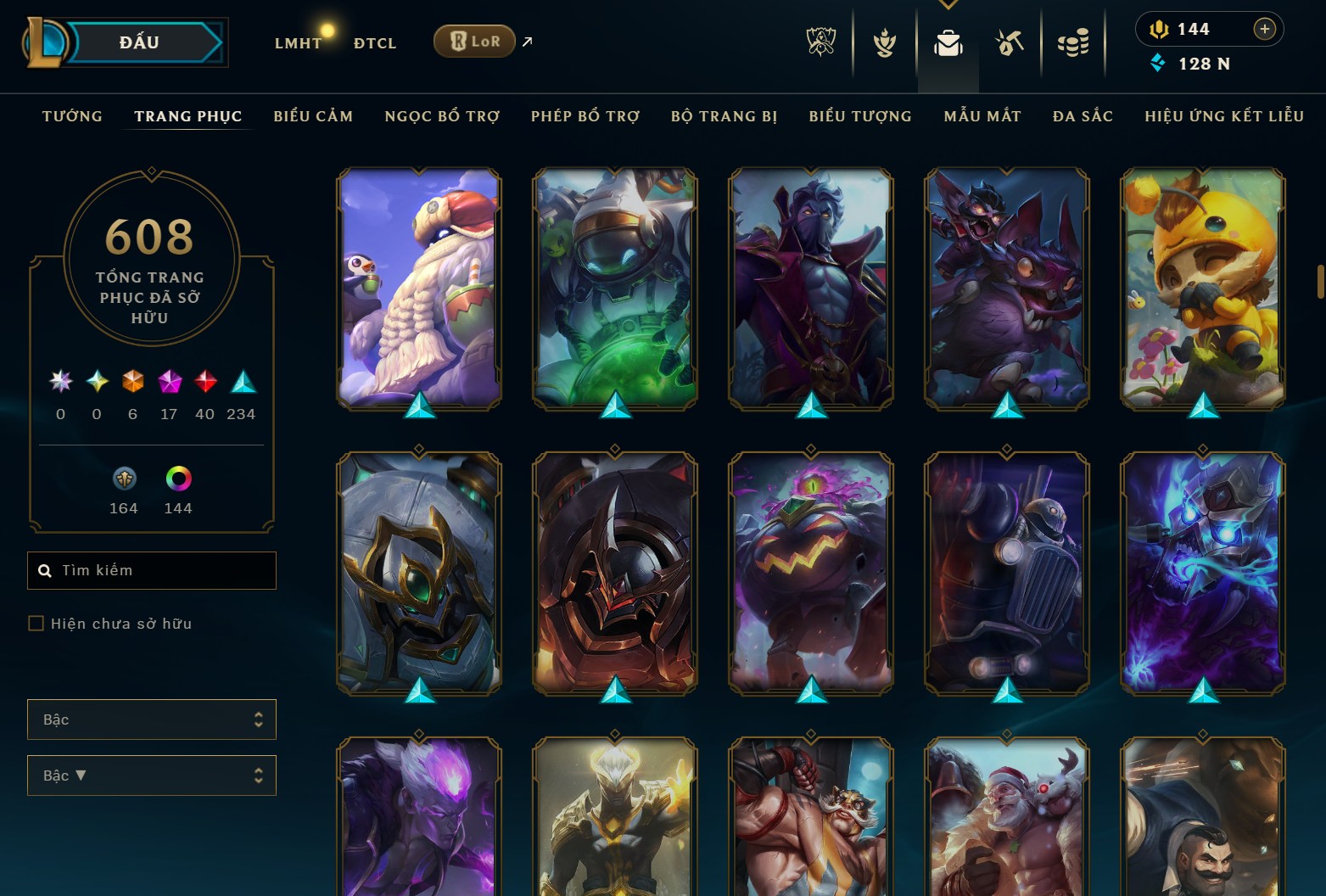Click the rainbow color wheel showing 144
Viewport: 1326px width, 896px height.
click(177, 479)
